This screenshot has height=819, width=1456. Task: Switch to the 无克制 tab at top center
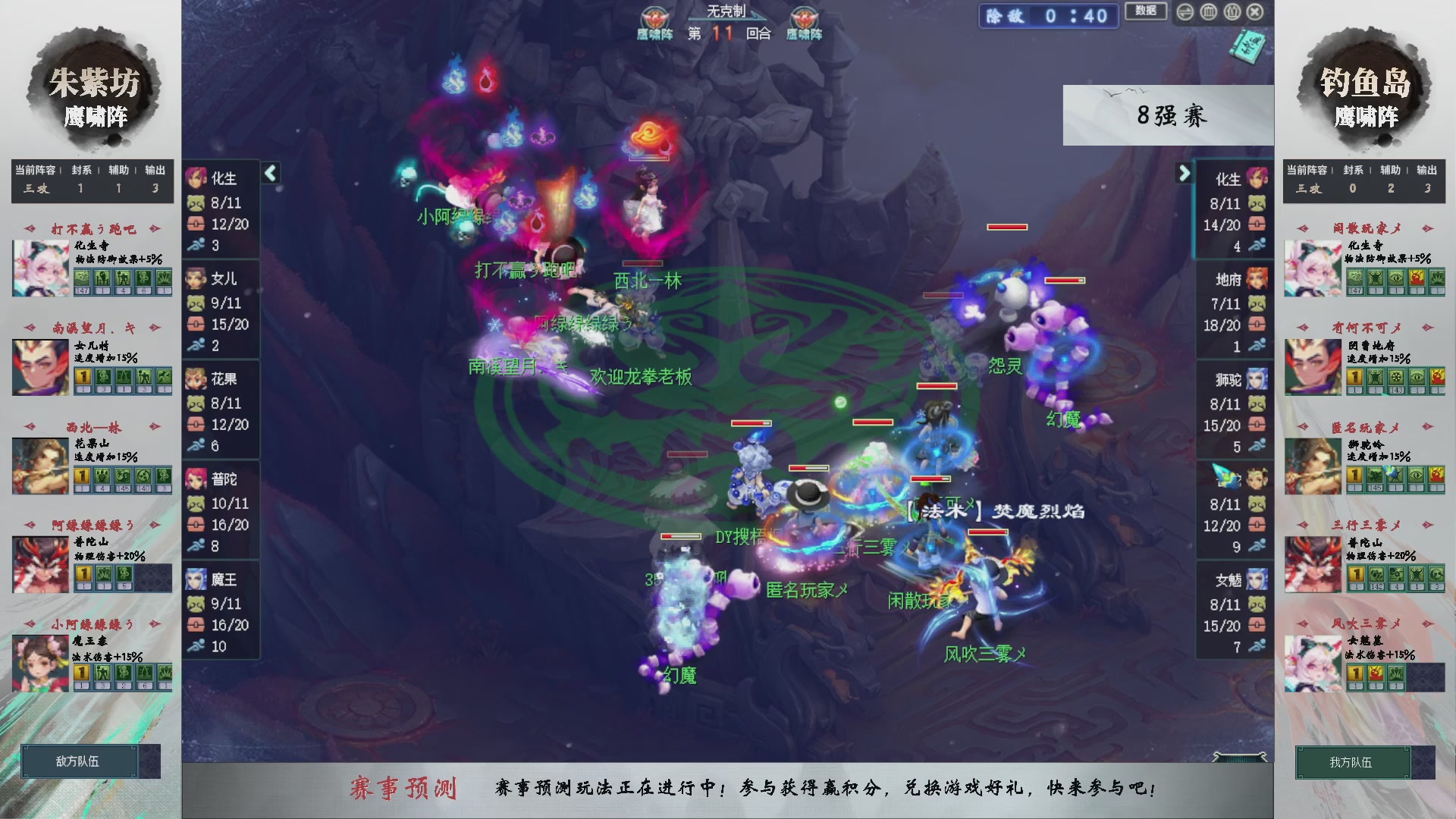coord(725,9)
